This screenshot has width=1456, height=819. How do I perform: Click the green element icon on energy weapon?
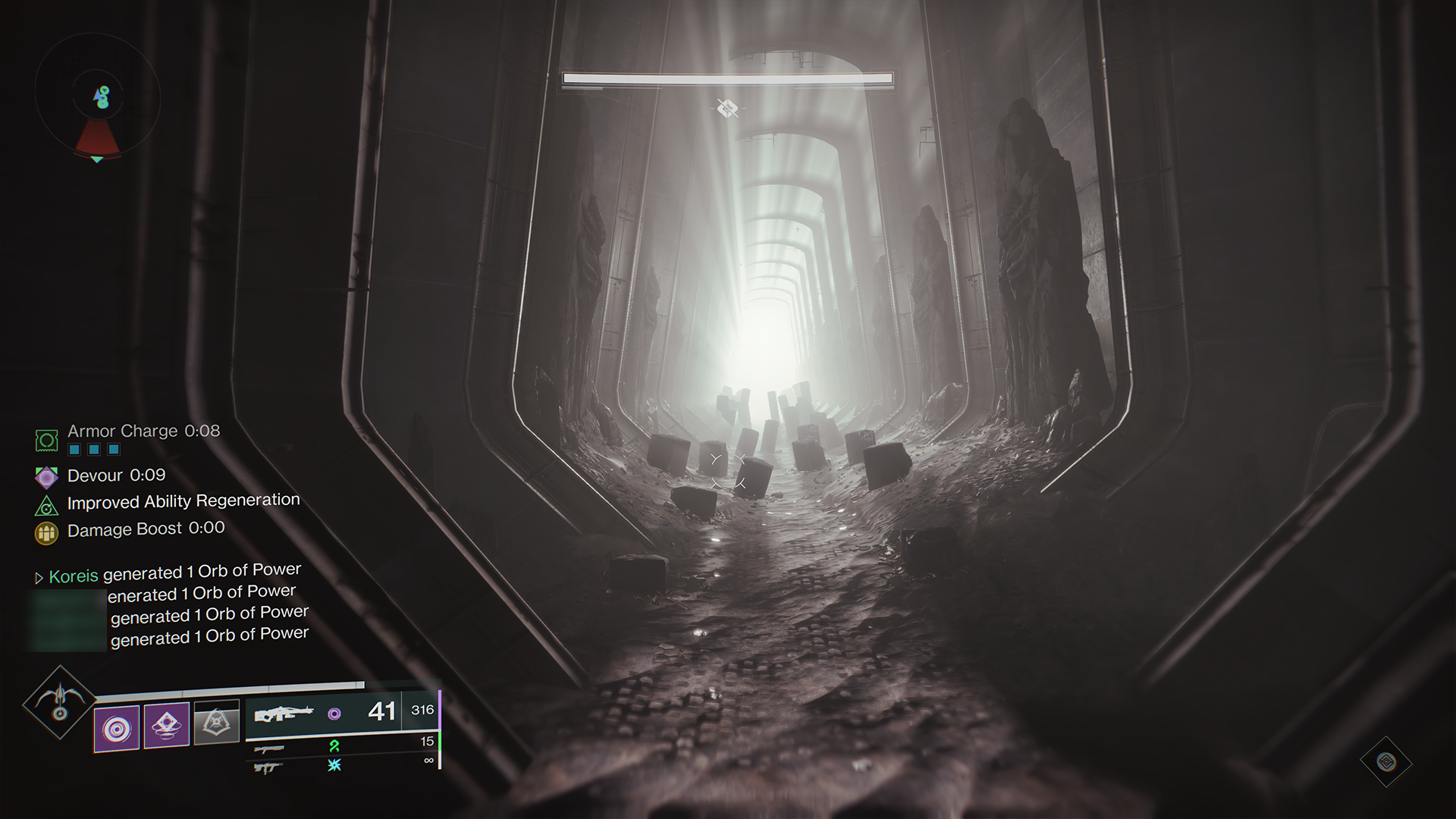click(335, 746)
